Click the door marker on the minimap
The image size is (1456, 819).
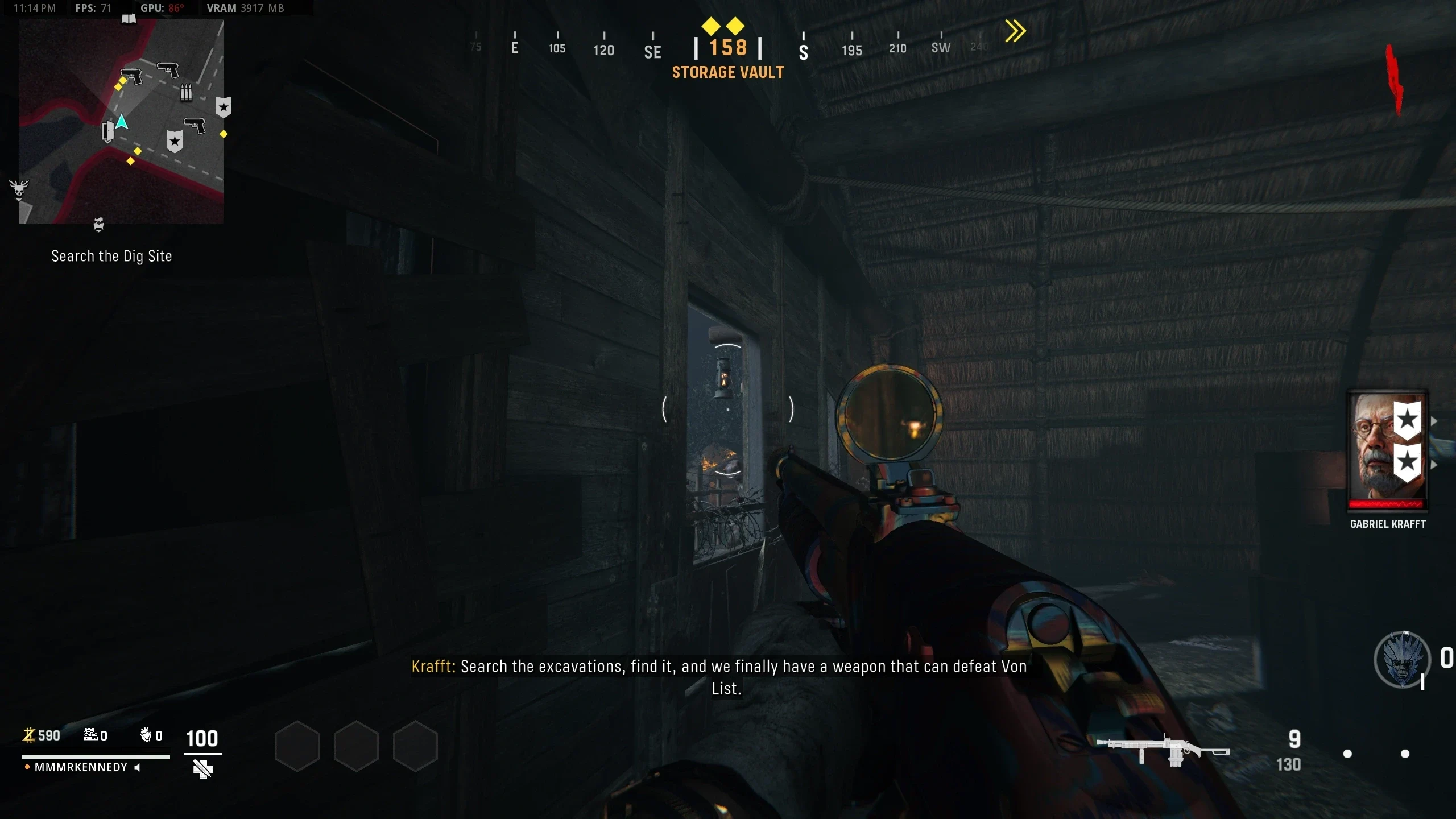pos(107,131)
